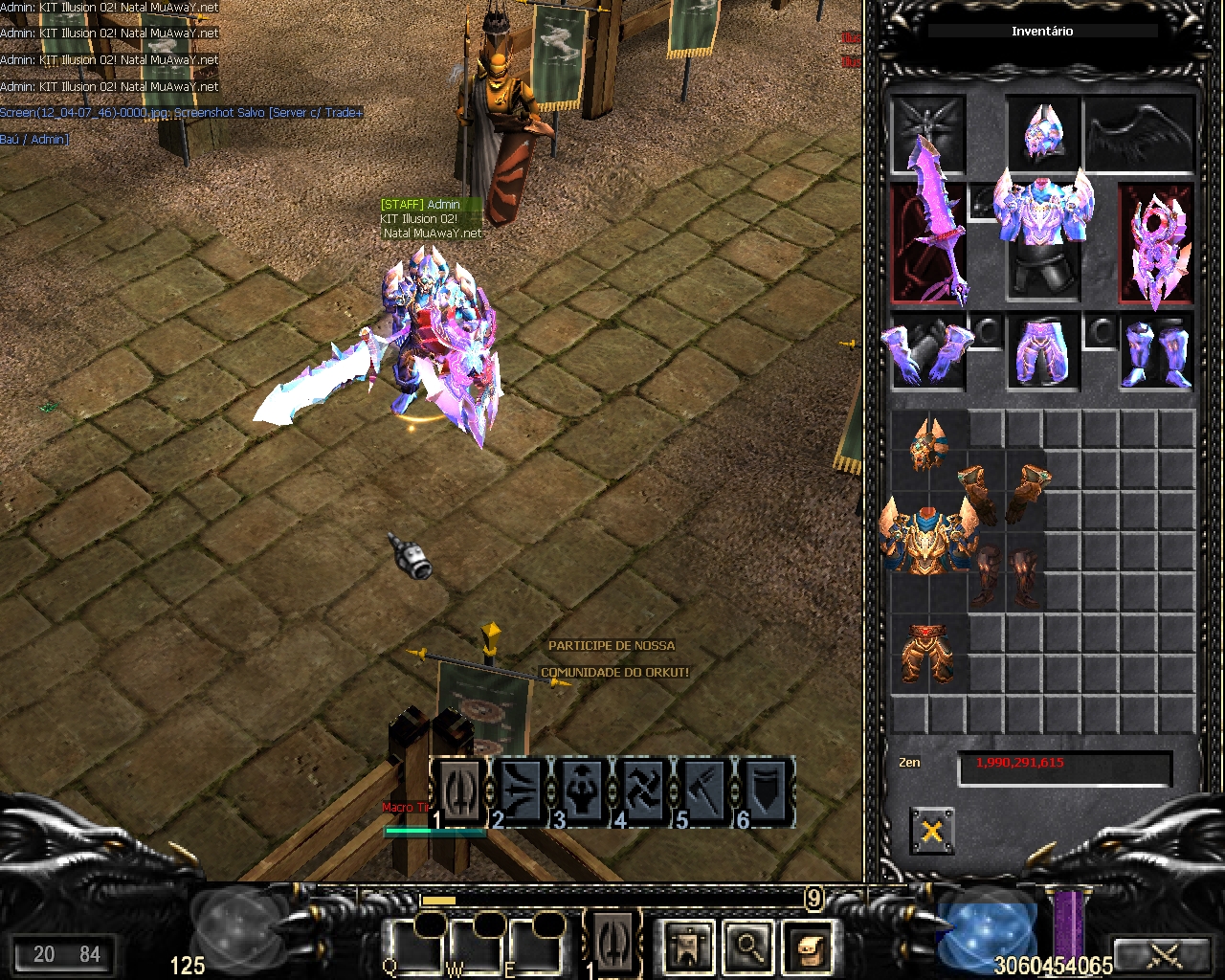Choose skill 6 with the shield icon
The width and height of the screenshot is (1225, 980).
coord(766,791)
